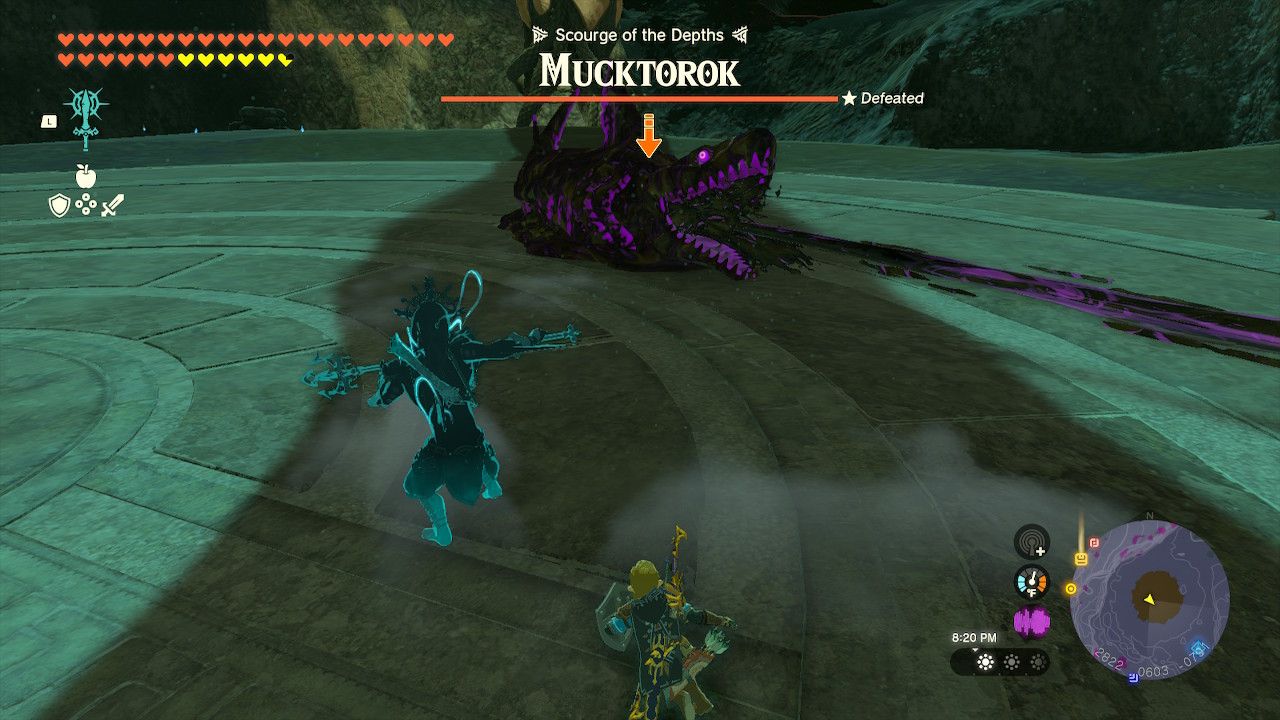The image size is (1280, 720).
Task: Click the small arrow above the weather panel
Action: pyautogui.click(x=975, y=650)
